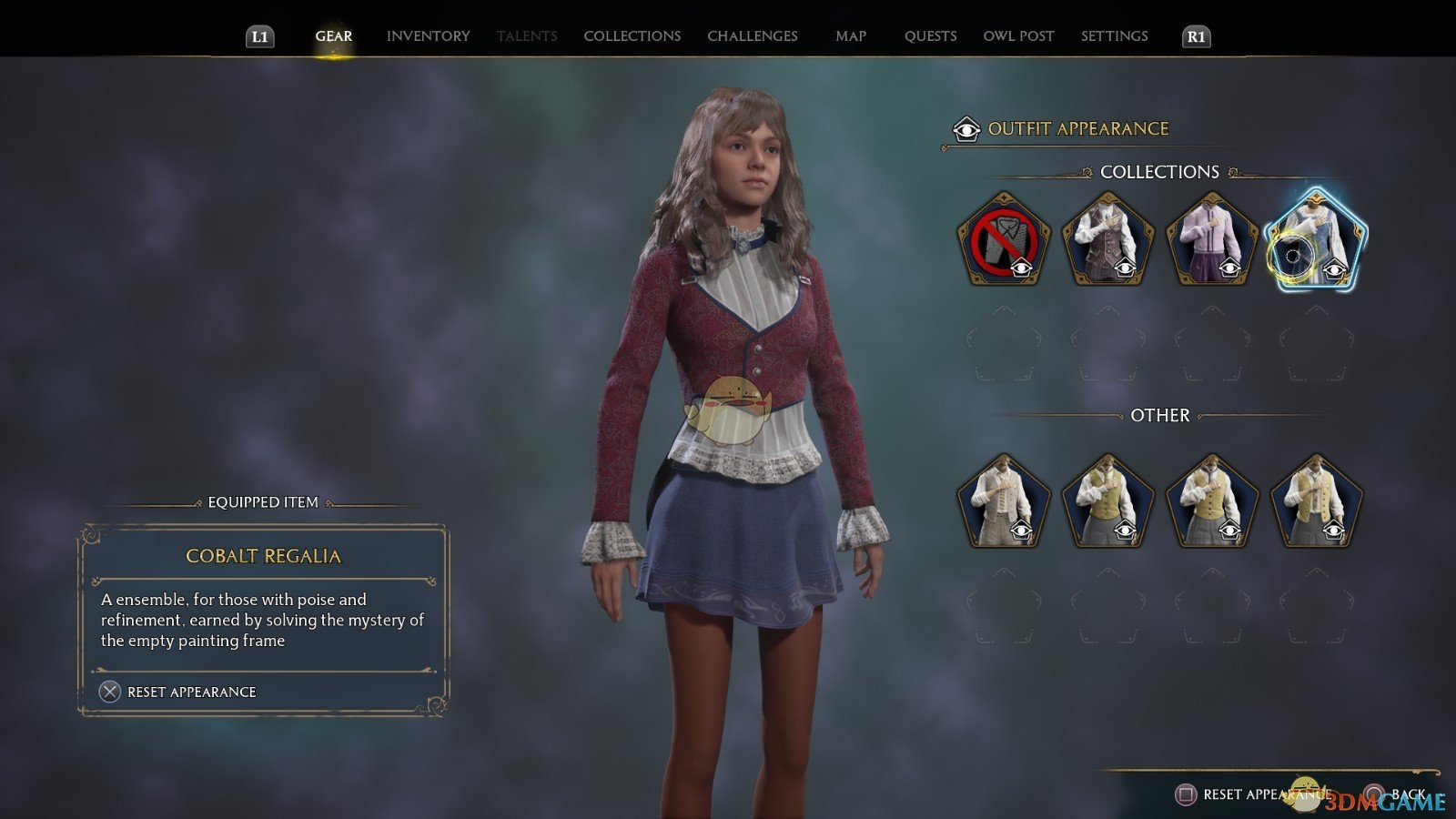Click the greyed-out Talents tab
Image resolution: width=1456 pixels, height=819 pixels.
click(x=526, y=36)
